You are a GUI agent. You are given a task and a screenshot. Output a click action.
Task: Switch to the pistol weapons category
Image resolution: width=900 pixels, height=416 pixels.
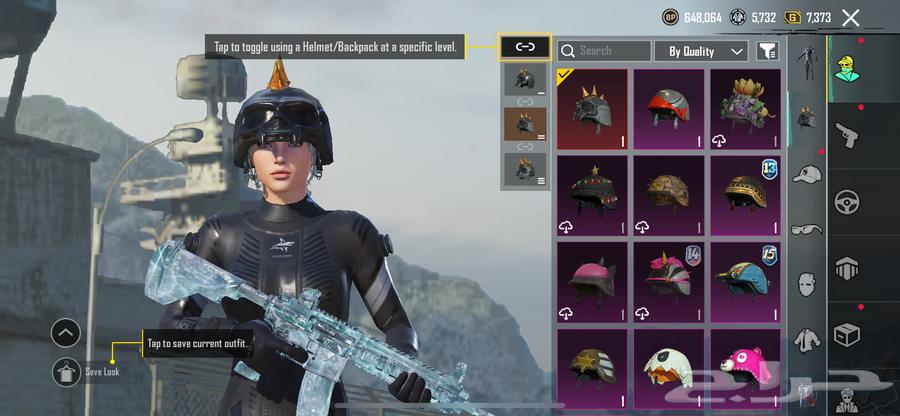click(848, 132)
